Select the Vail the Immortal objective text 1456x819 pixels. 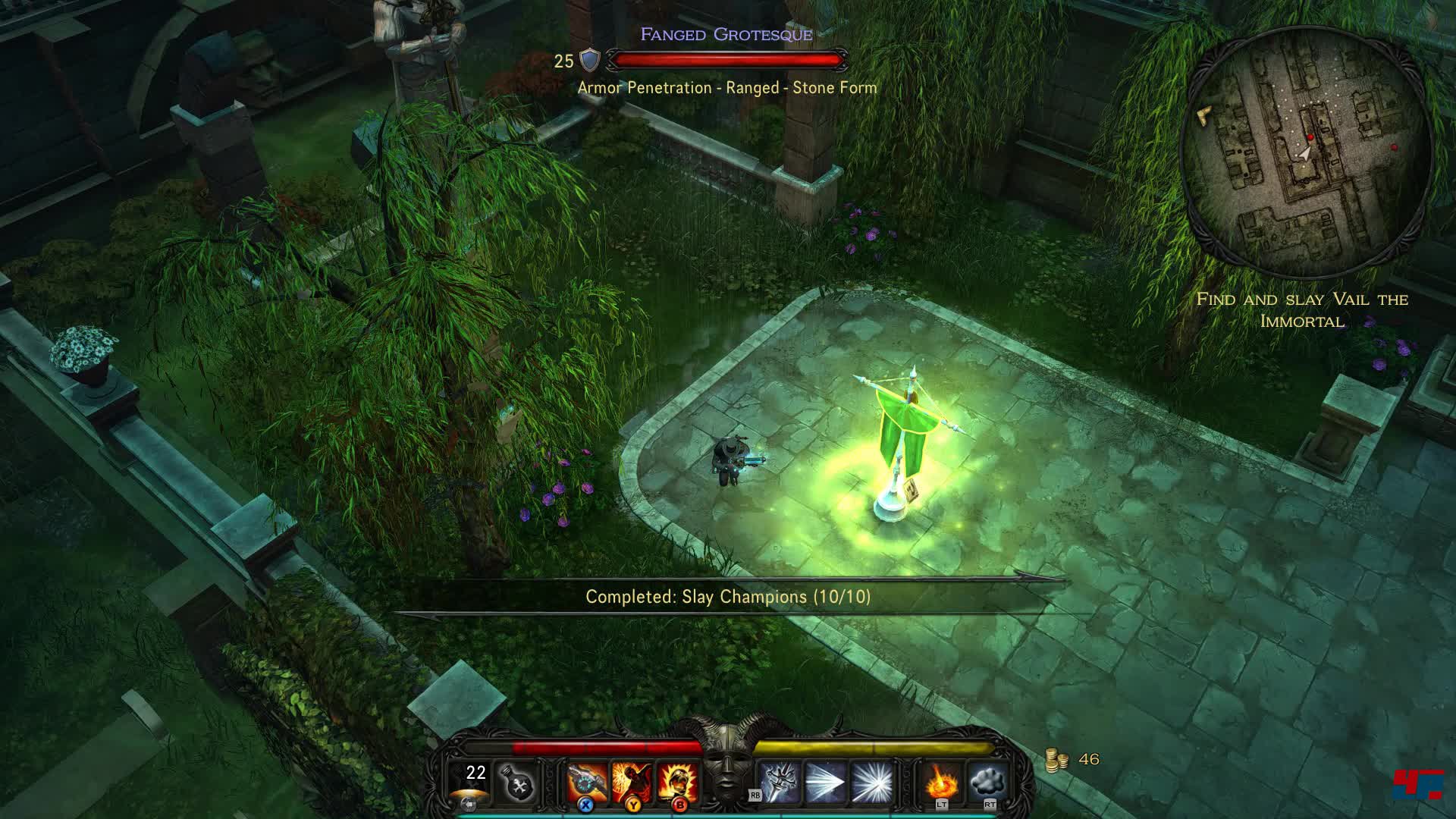coord(1302,310)
